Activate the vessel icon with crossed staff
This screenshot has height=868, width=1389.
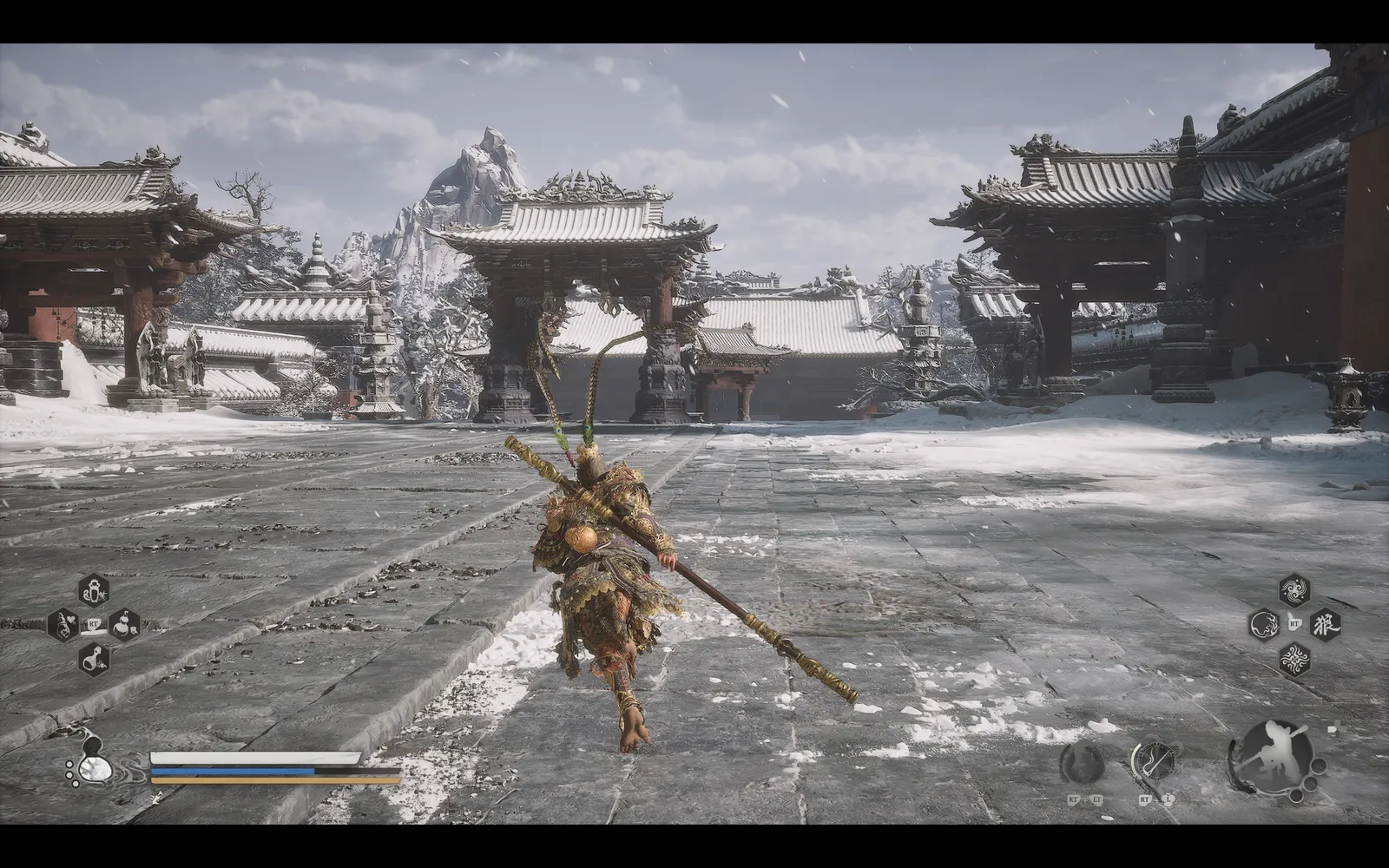coord(1154,762)
